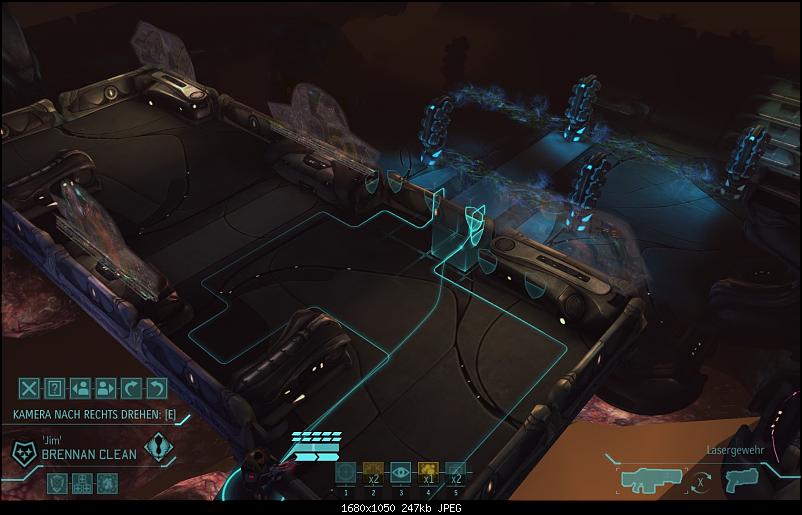Switch to the next soldier
802x515 pixels.
click(106, 388)
